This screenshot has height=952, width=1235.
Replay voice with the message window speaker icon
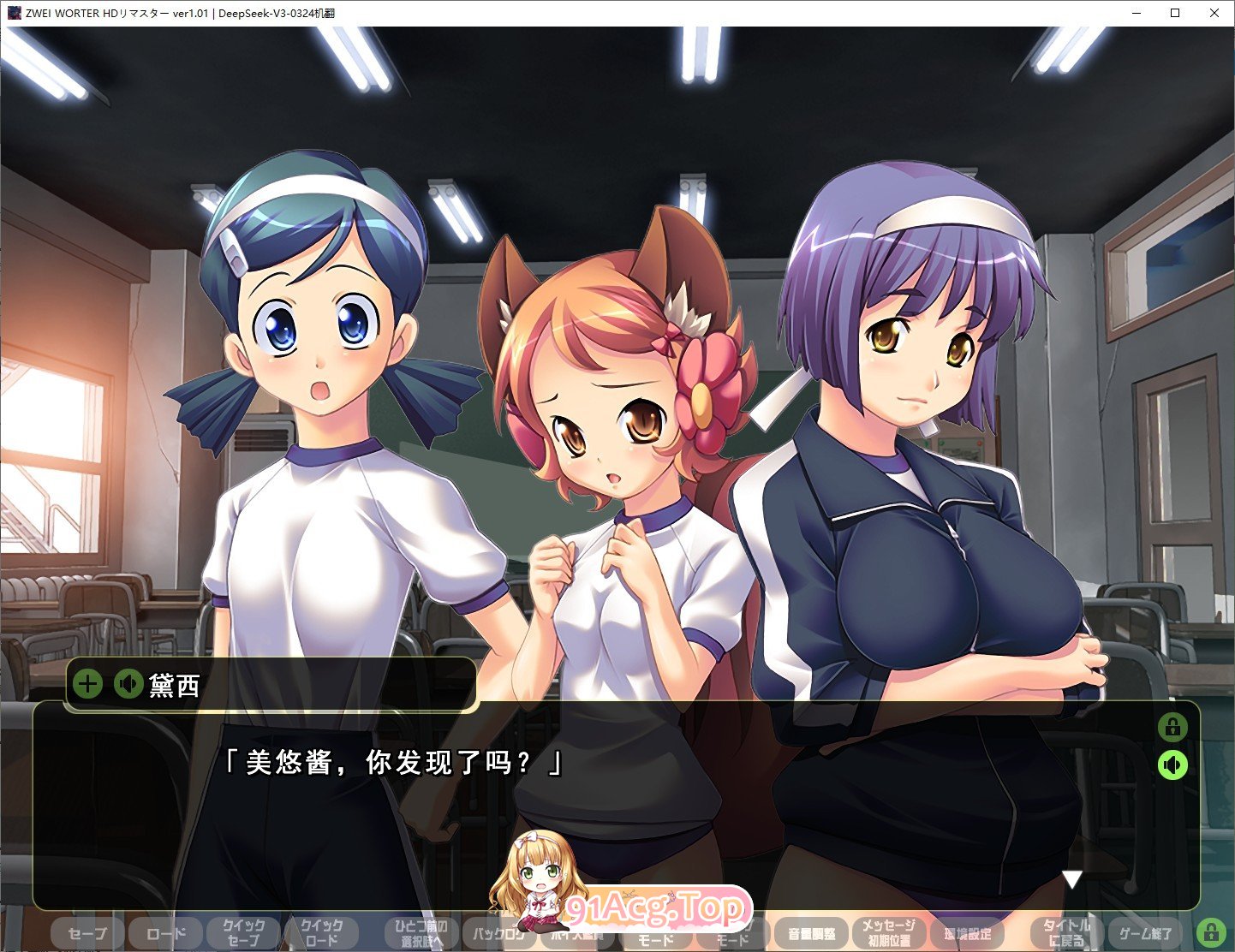pyautogui.click(x=1172, y=765)
